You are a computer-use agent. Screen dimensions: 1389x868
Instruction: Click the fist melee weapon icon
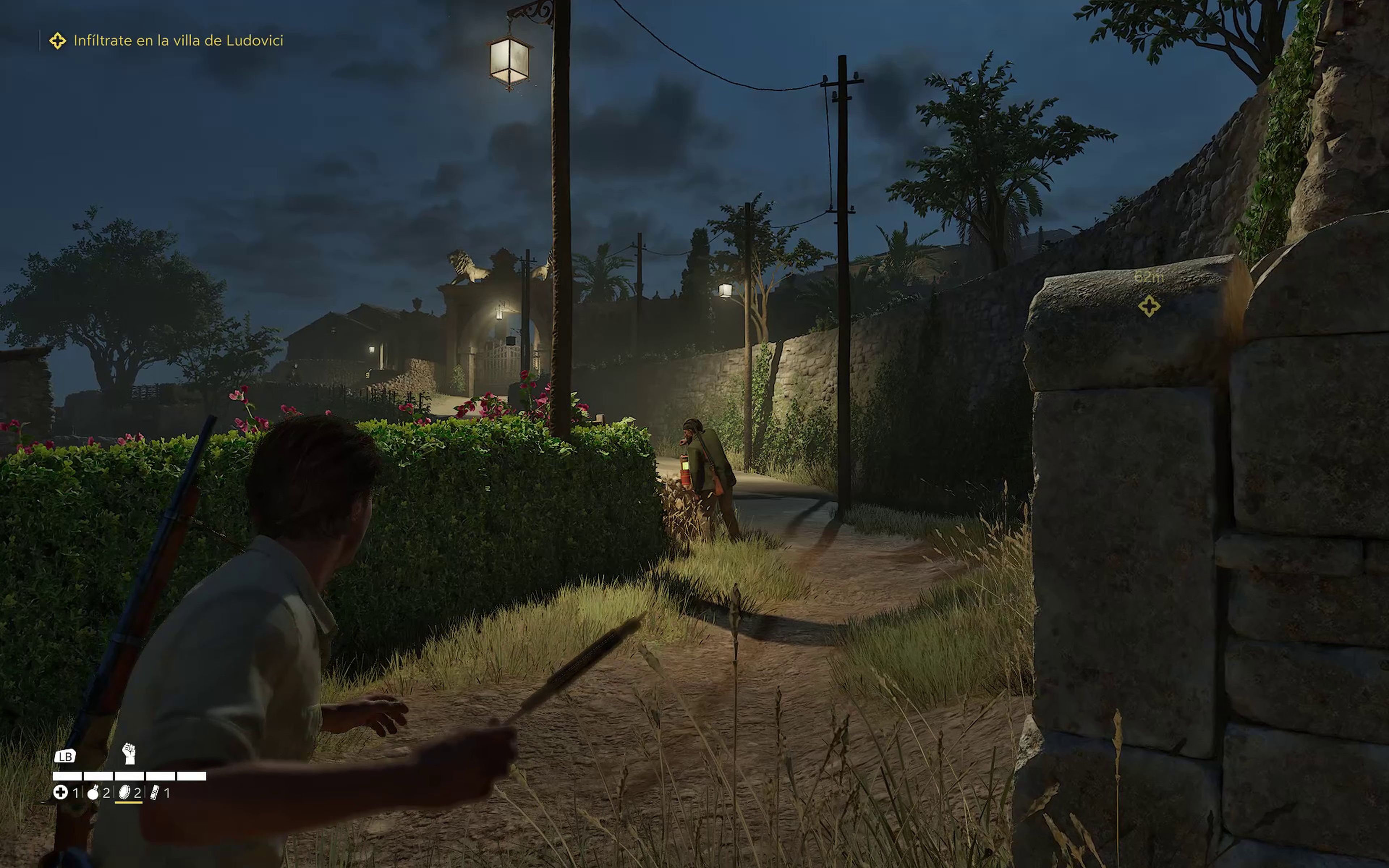click(x=129, y=753)
